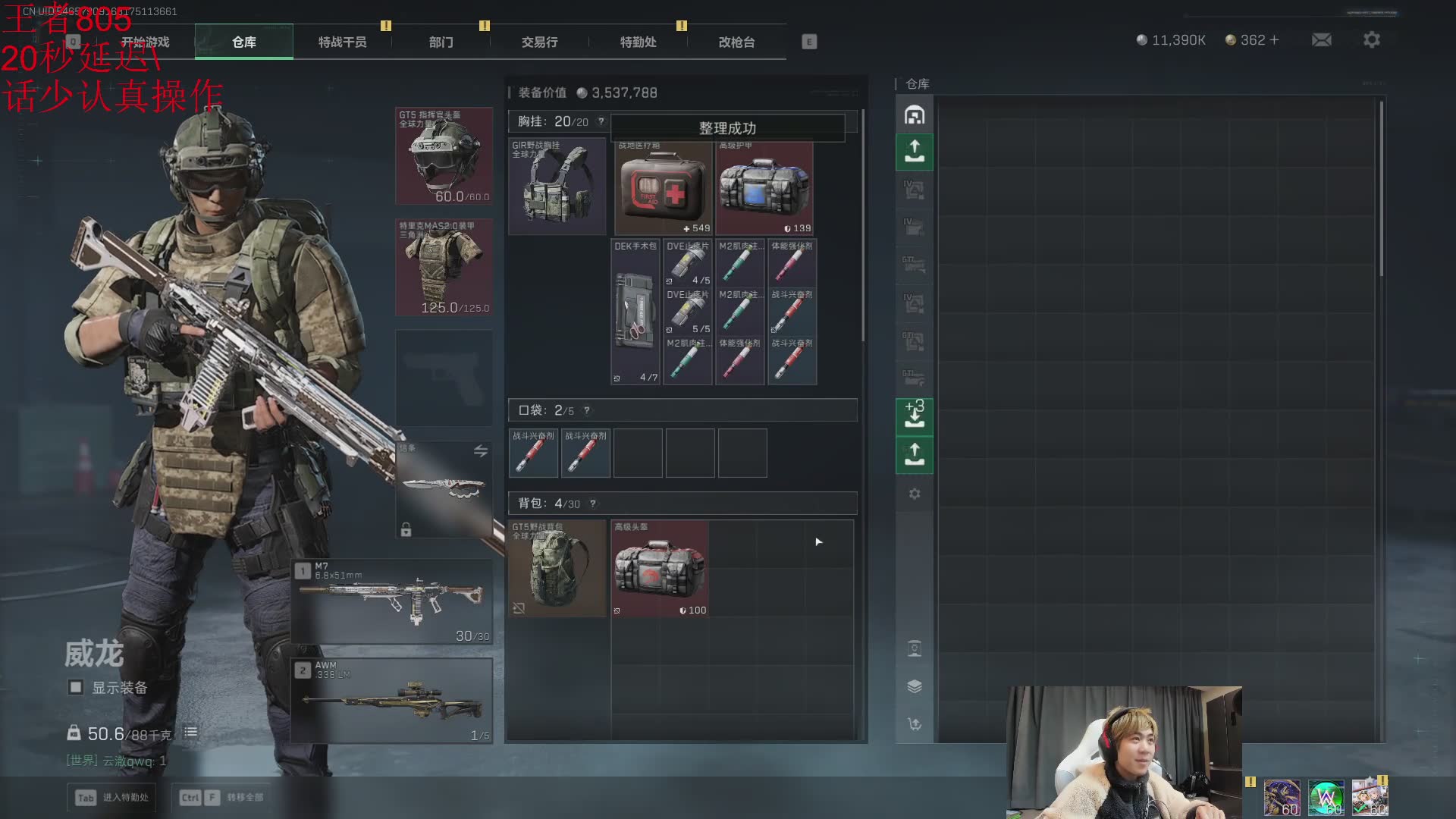The image size is (1456, 819).
Task: Click the 进入特勤处 button
Action: (112, 797)
